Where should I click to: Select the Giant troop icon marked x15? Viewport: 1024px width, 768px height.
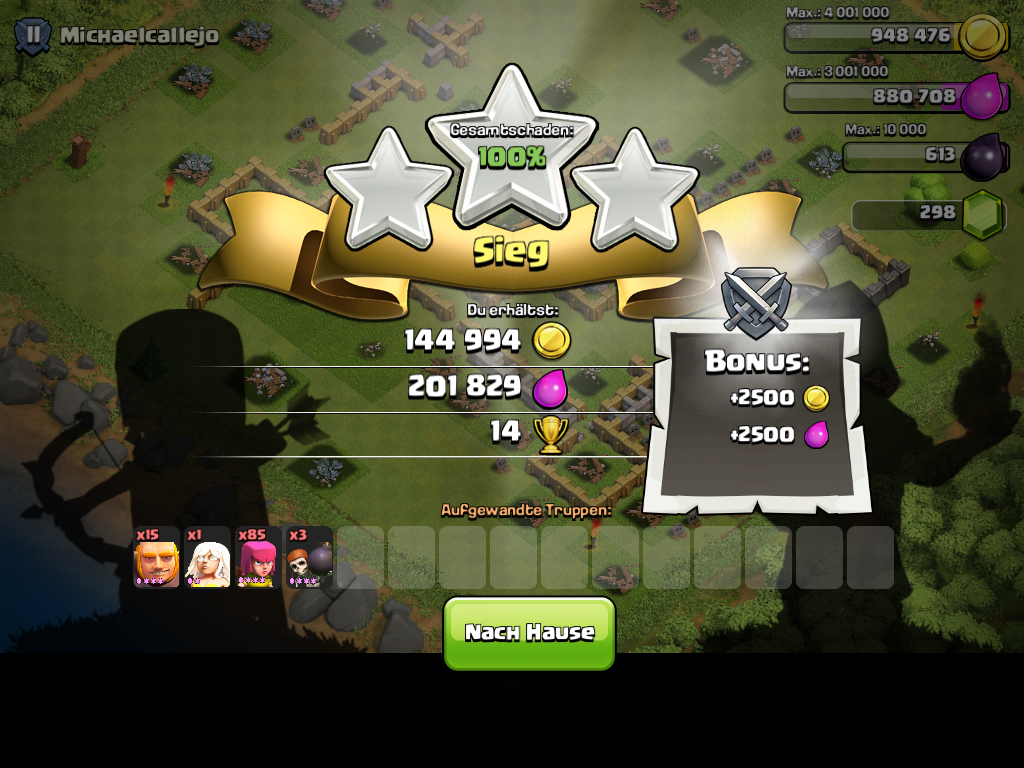157,558
